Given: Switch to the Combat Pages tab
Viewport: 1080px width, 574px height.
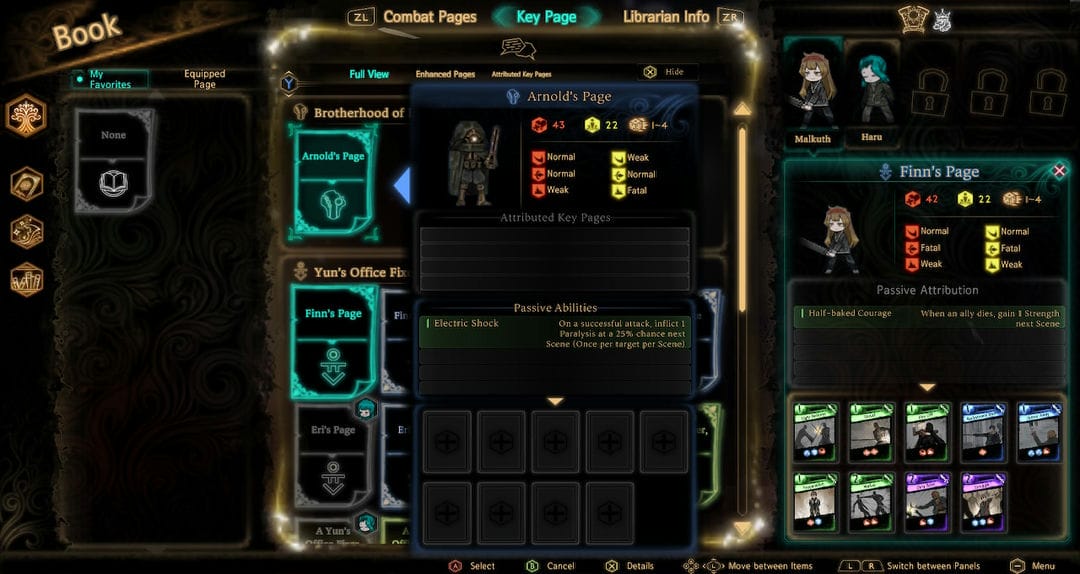Looking at the screenshot, I should [429, 16].
